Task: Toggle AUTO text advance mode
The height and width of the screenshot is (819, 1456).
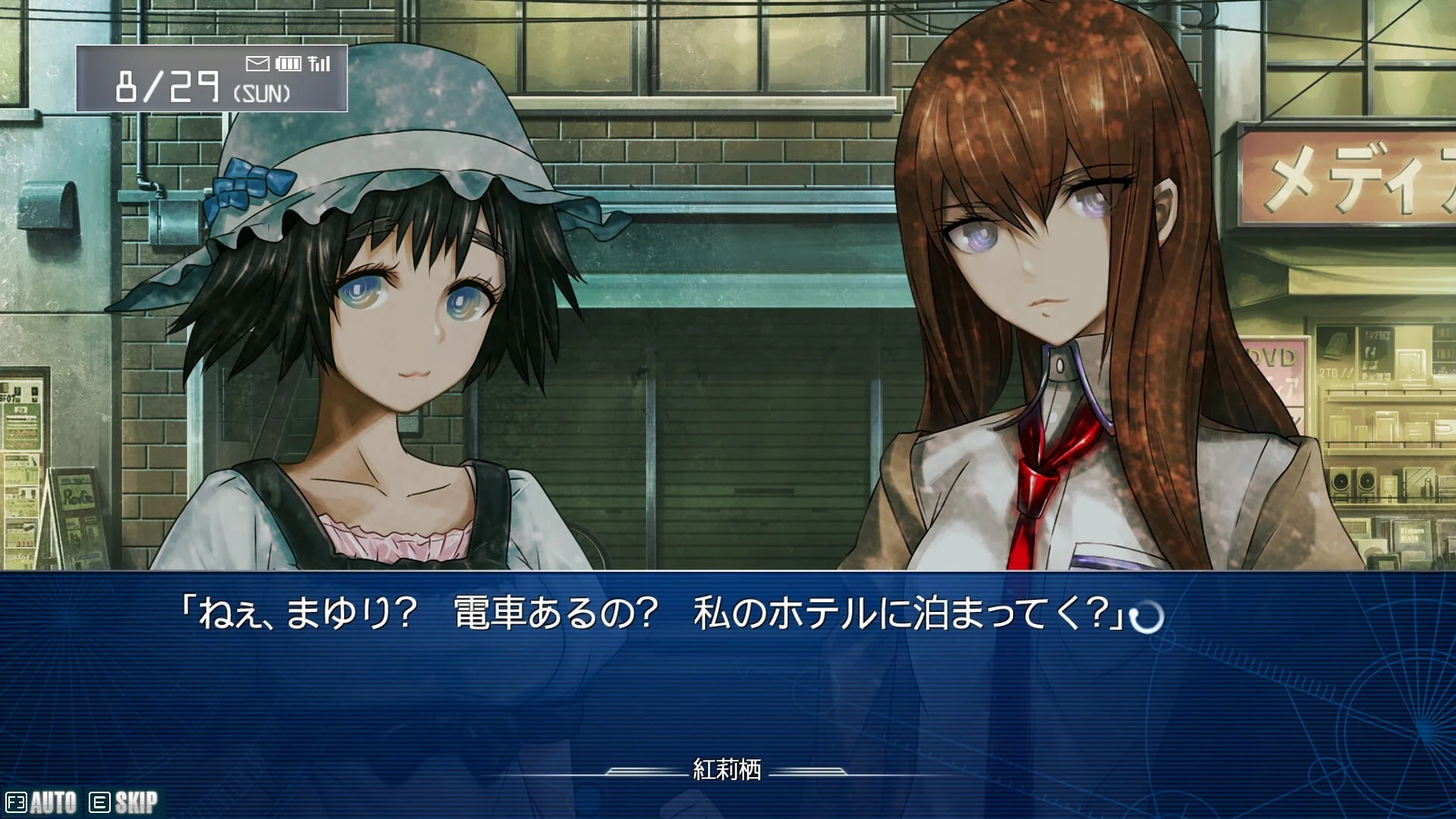Action: pos(42,802)
